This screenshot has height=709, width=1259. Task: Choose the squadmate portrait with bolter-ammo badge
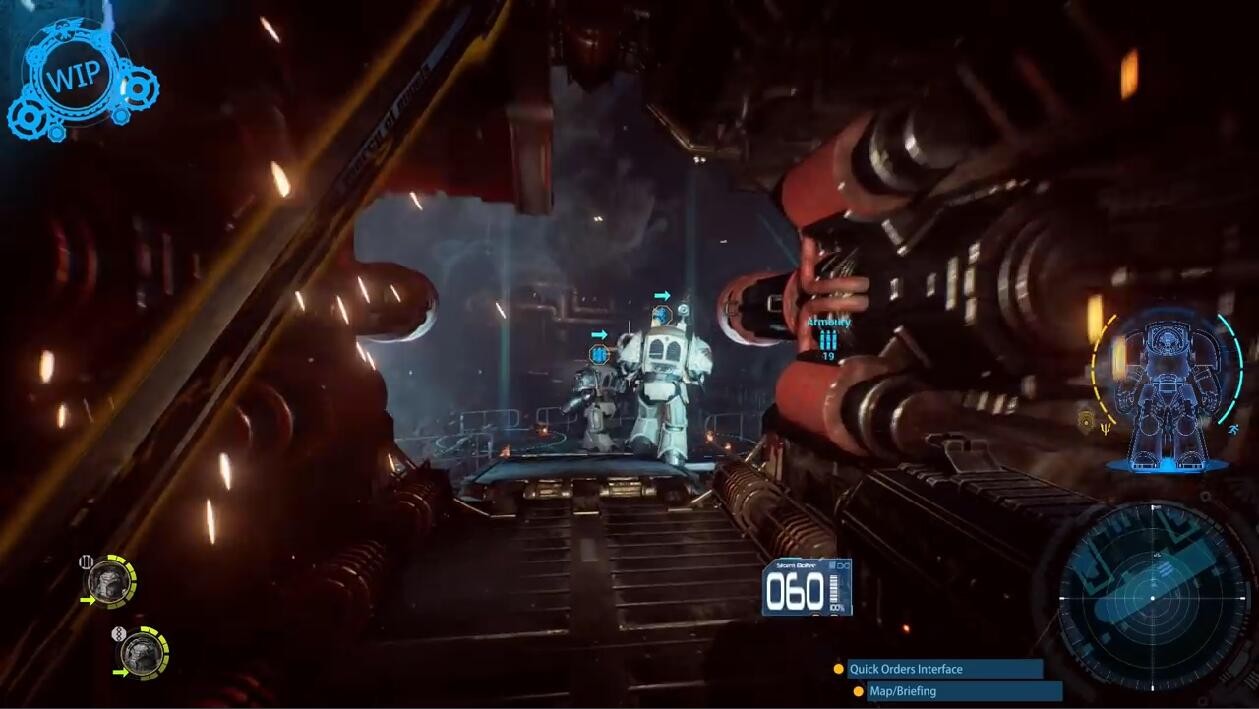(x=106, y=580)
